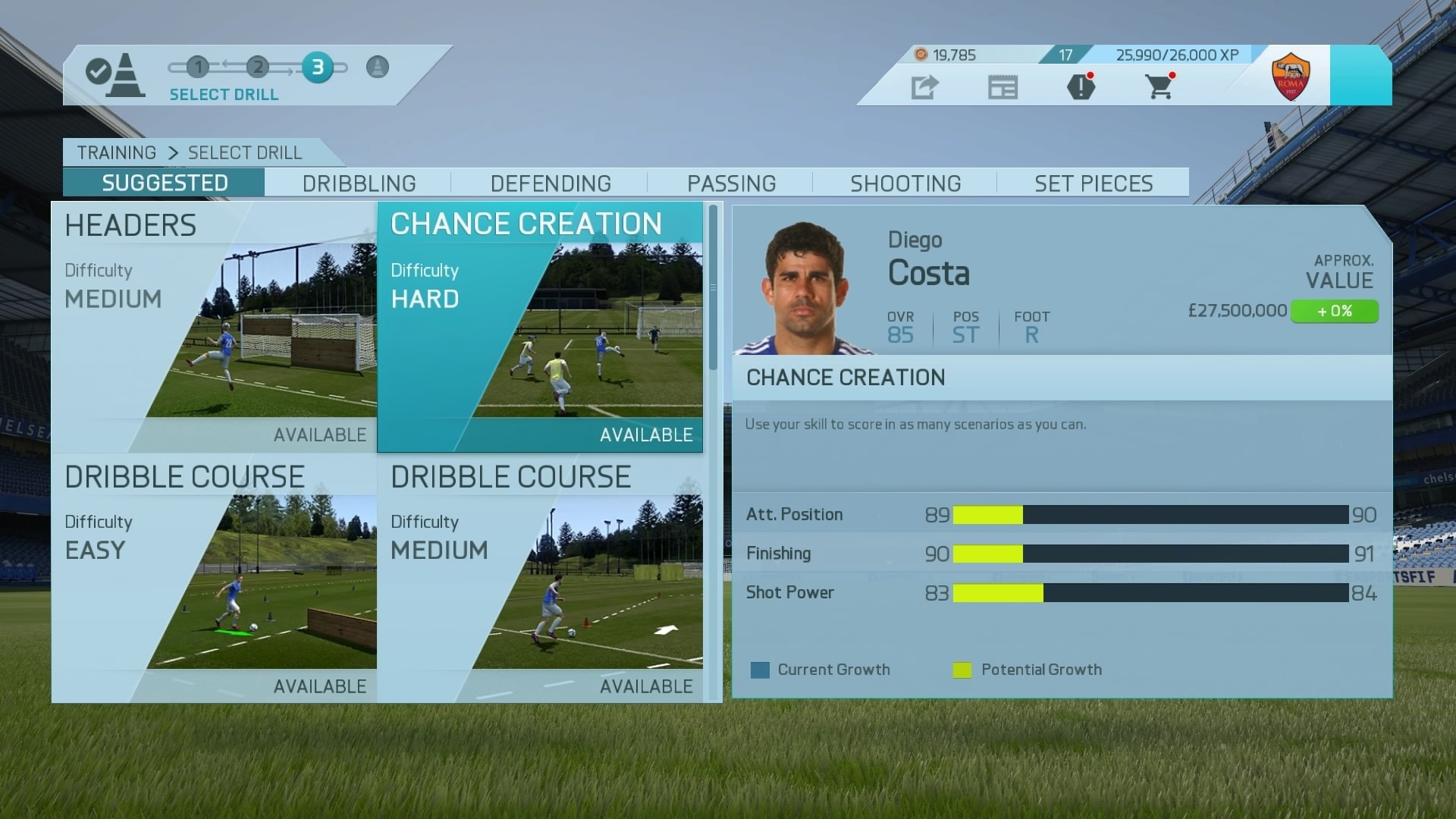Open the share menu icon

[x=925, y=87]
